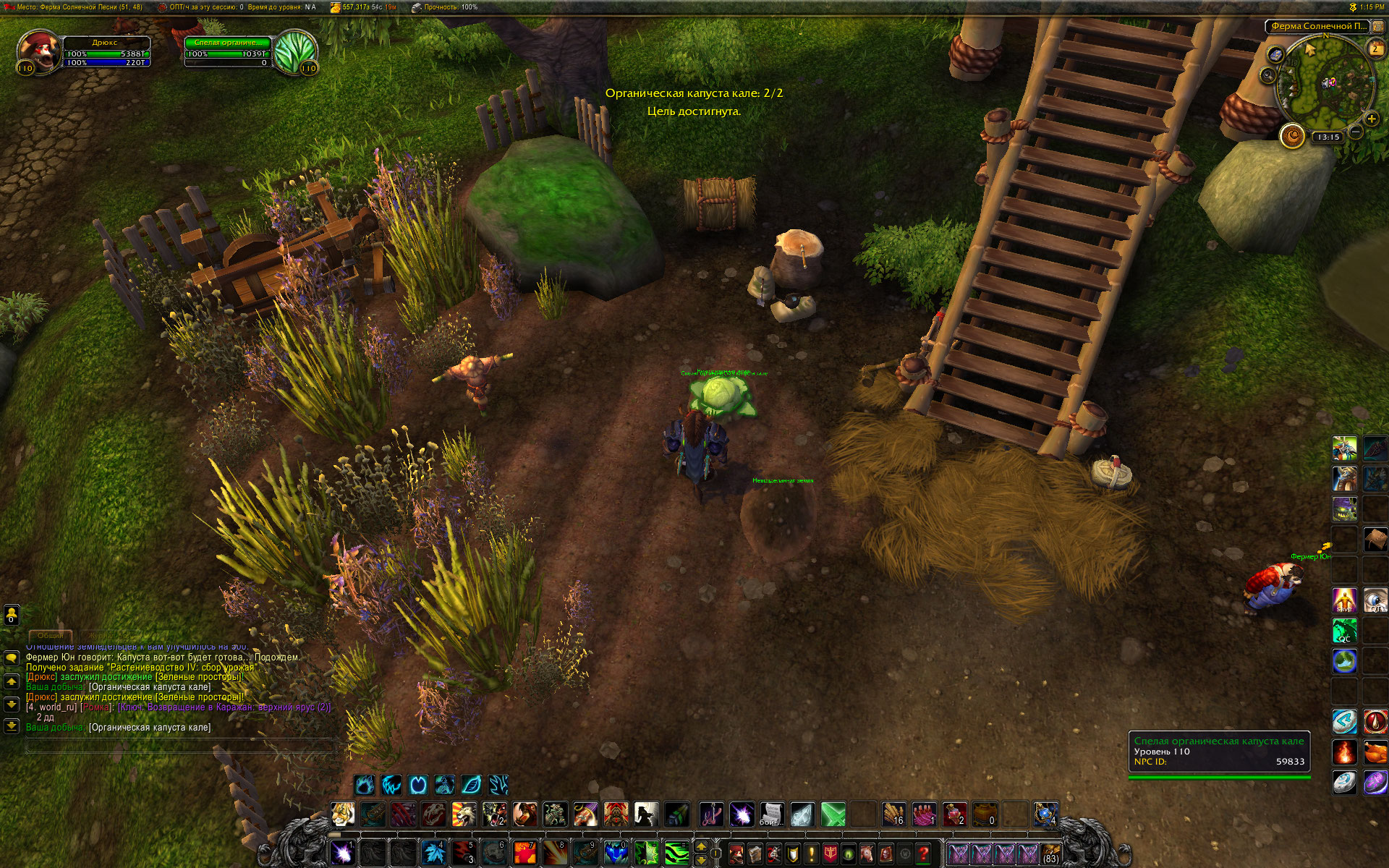Open the yellow exclamation quest log button
Screen dimensions: 1389x868
pyautogui.click(x=811, y=854)
